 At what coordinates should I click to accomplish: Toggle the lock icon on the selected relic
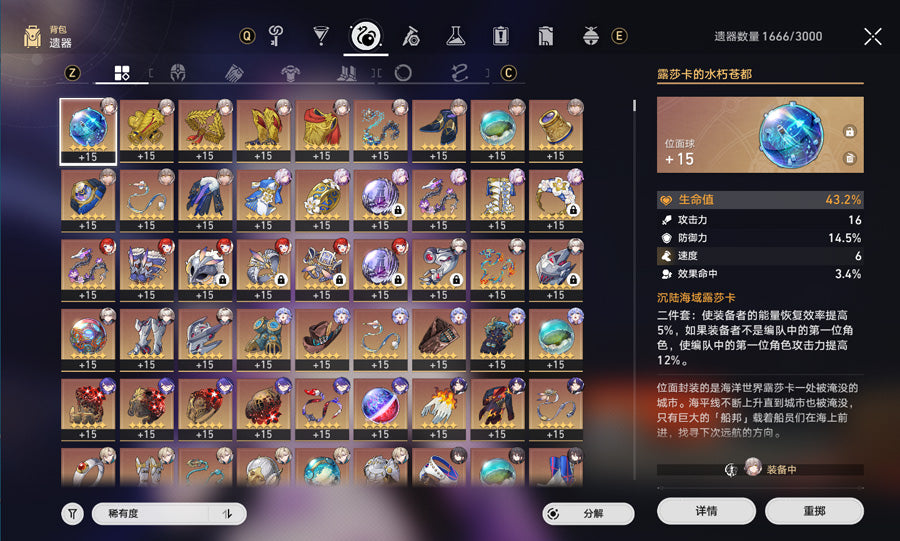pos(849,131)
